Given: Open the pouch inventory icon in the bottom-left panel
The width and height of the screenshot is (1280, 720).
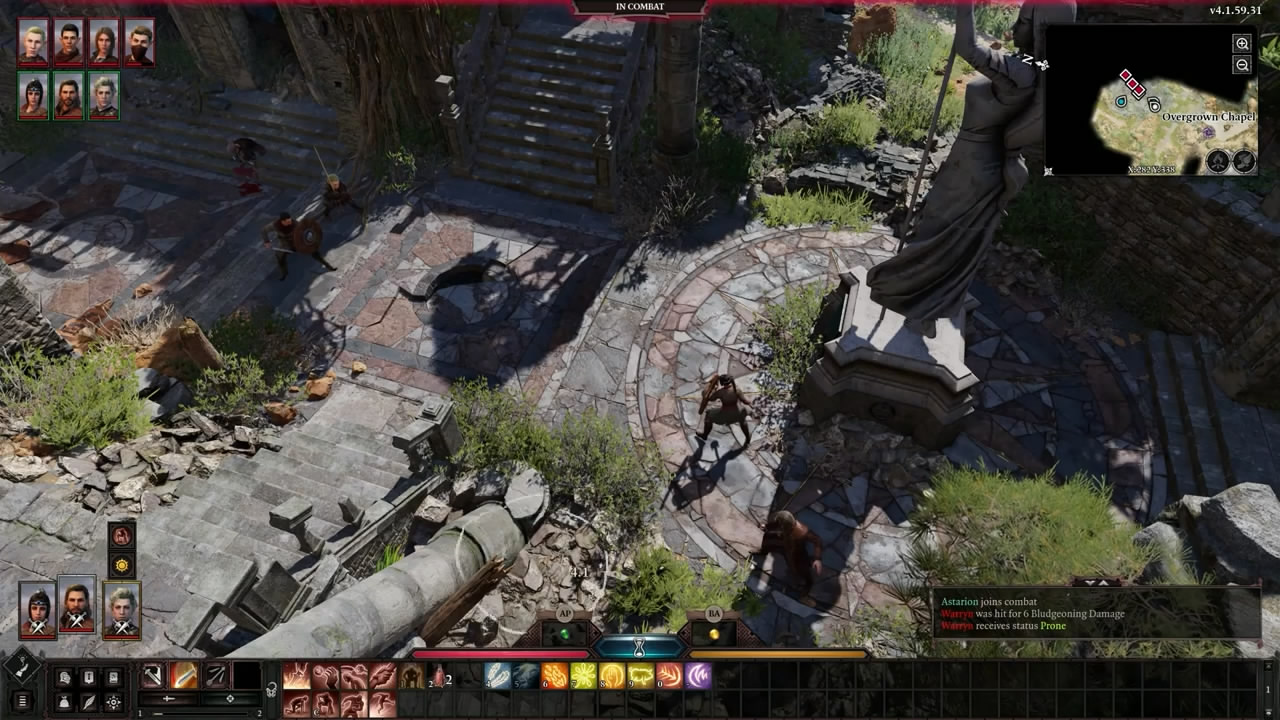Looking at the screenshot, I should [65, 702].
